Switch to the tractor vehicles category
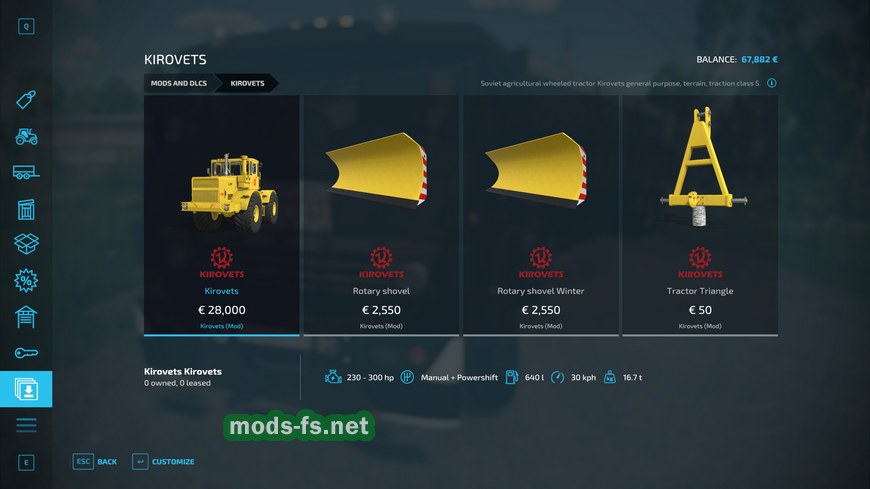Screen dimensions: 870x489 pos(26,136)
